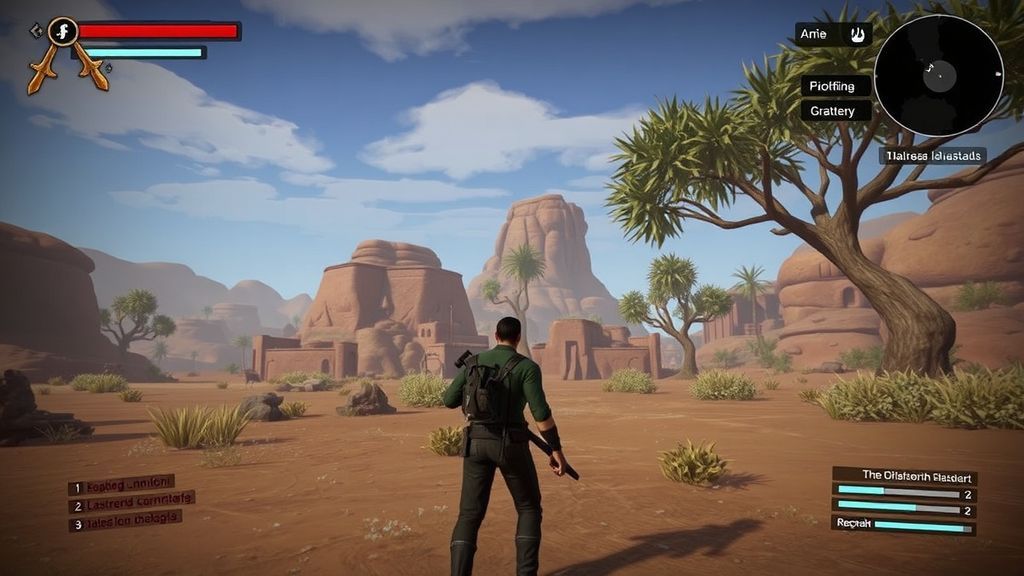Click the Arrie label with flame icon
The image size is (1024, 576).
pyautogui.click(x=833, y=34)
